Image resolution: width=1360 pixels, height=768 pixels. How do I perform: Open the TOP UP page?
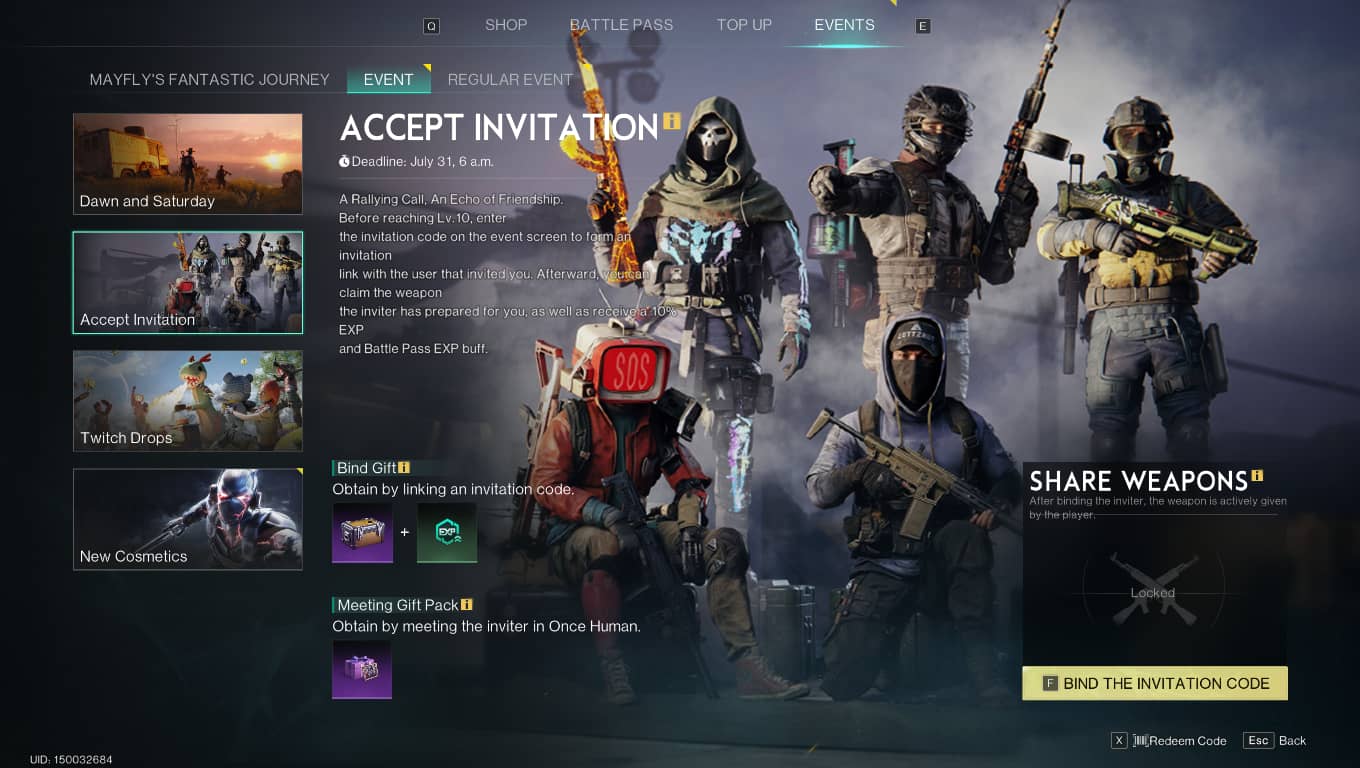coord(744,24)
